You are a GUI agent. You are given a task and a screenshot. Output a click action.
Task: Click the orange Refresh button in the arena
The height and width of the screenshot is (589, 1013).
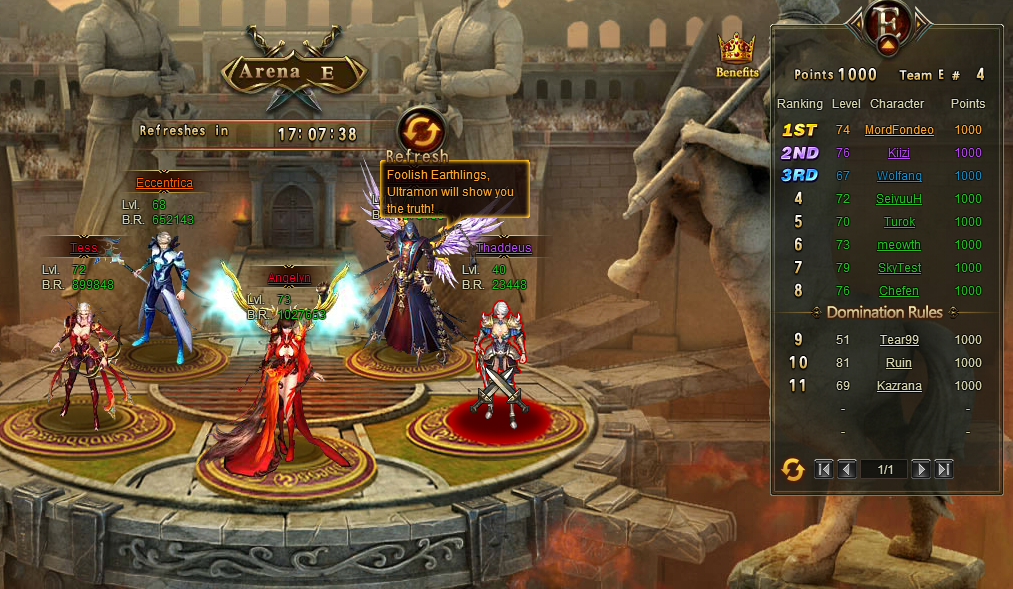pos(421,132)
